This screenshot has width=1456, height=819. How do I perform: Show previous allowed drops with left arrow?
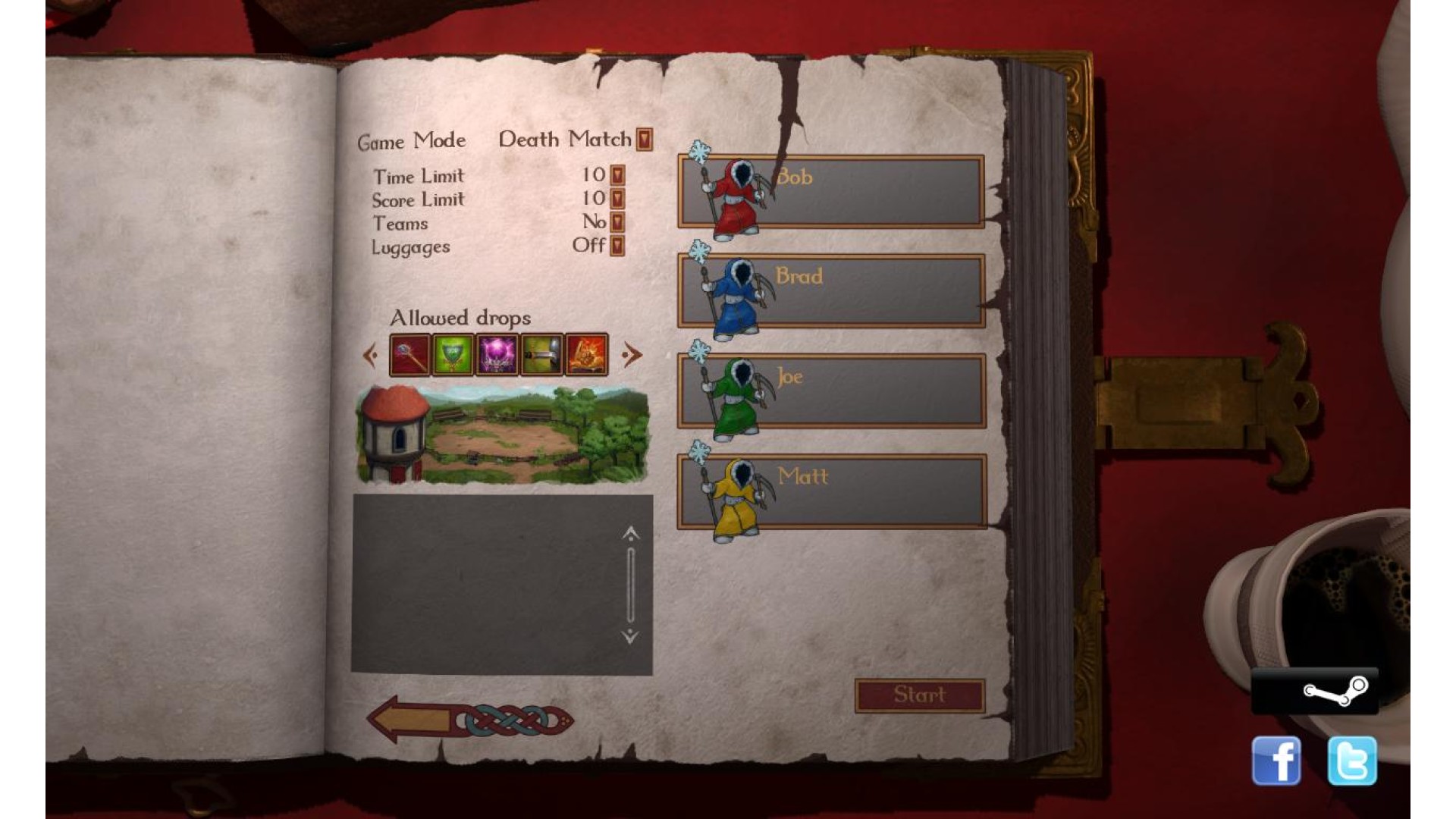(371, 355)
